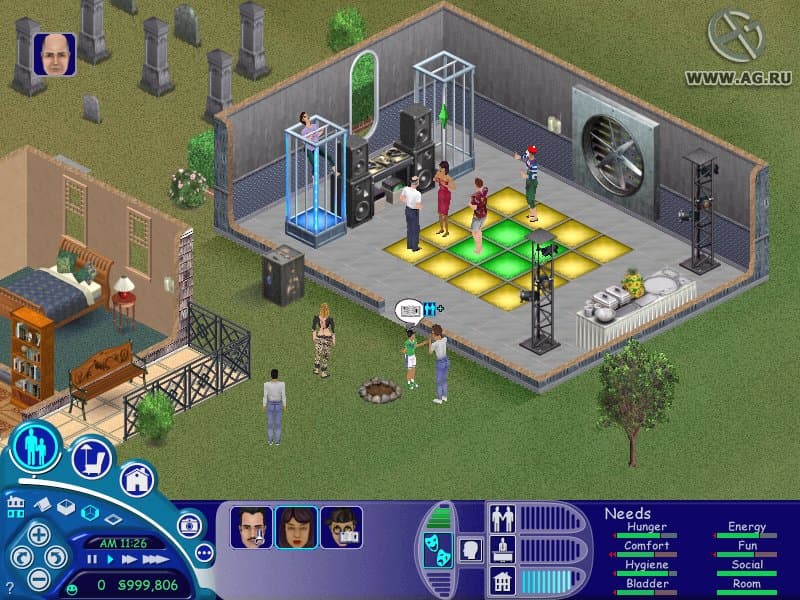Take a snapshot with the camera button

[189, 525]
